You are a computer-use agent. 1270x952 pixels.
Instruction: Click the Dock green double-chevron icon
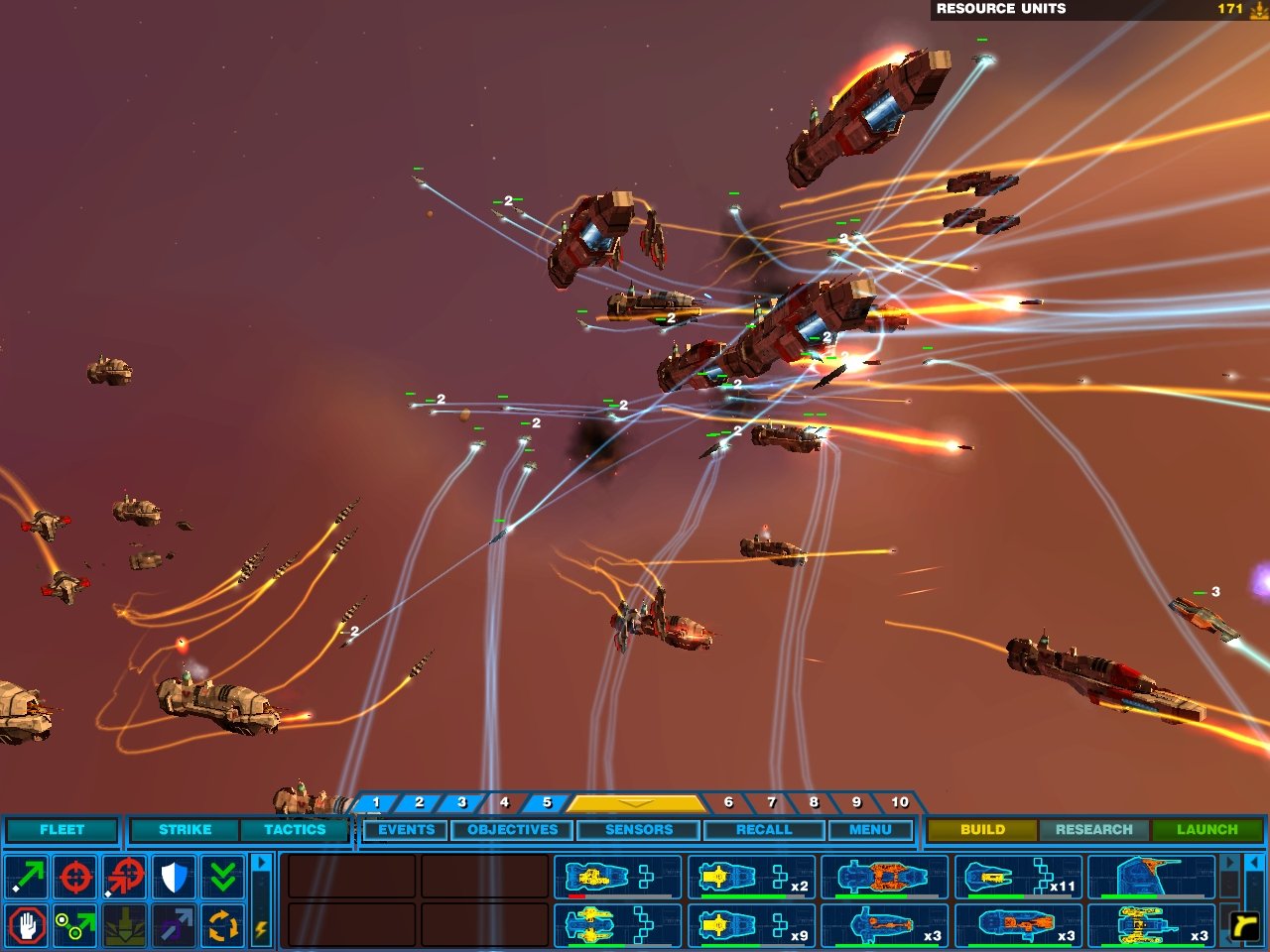click(x=223, y=878)
